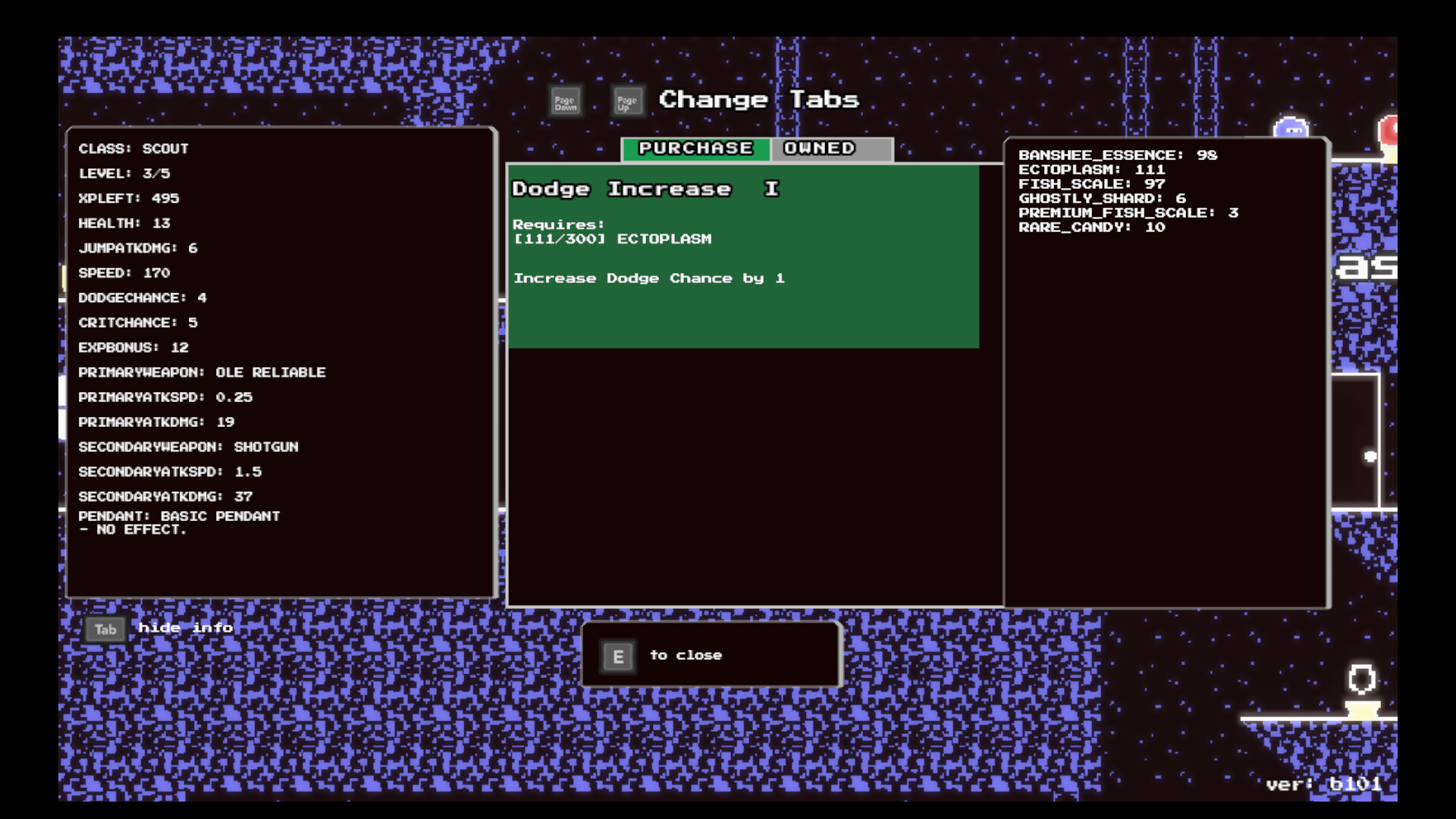Open the PENDANT: BASIC PENDANT entry
The width and height of the screenshot is (1456, 819).
click(180, 516)
